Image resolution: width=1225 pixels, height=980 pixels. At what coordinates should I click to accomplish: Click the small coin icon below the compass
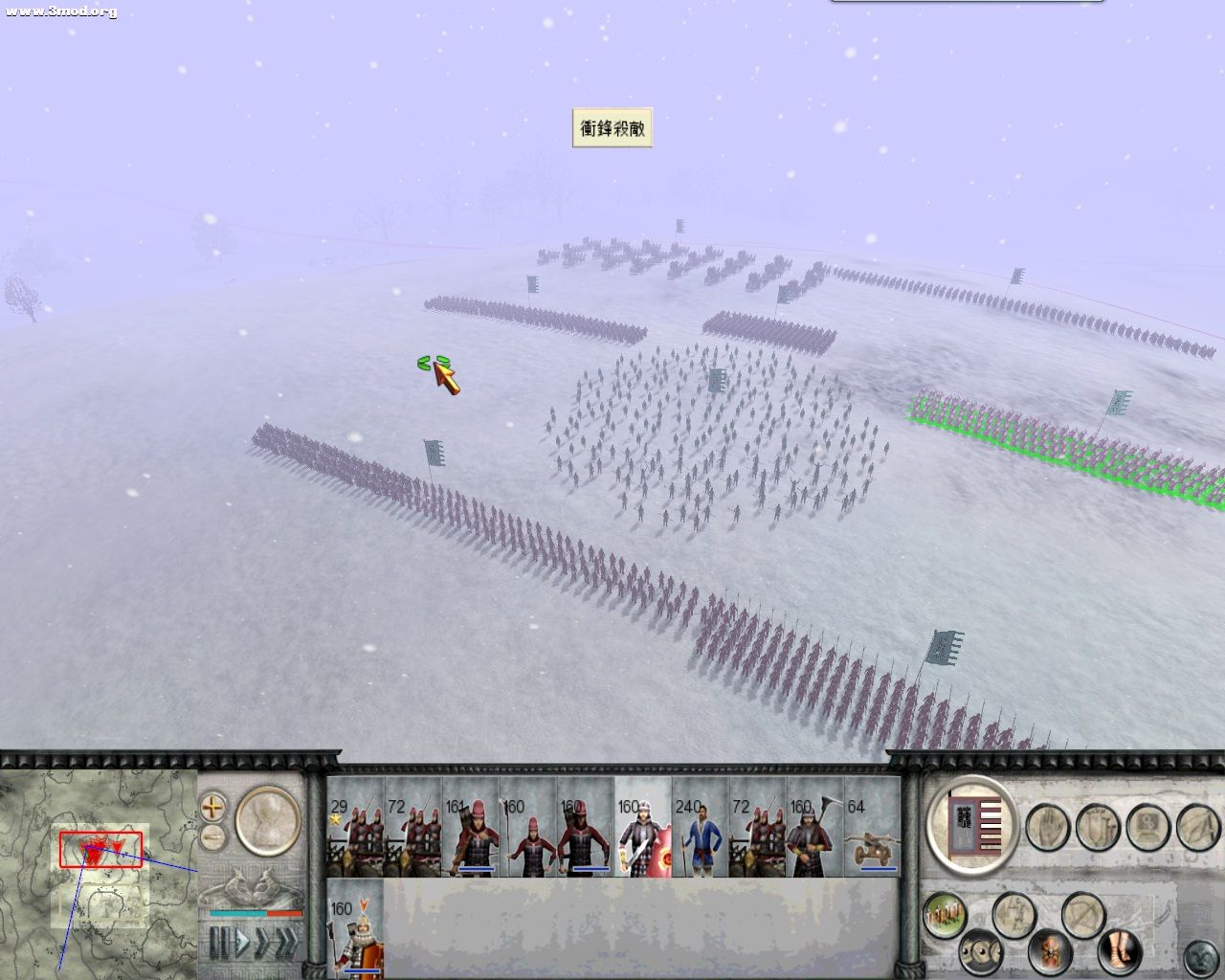(212, 836)
